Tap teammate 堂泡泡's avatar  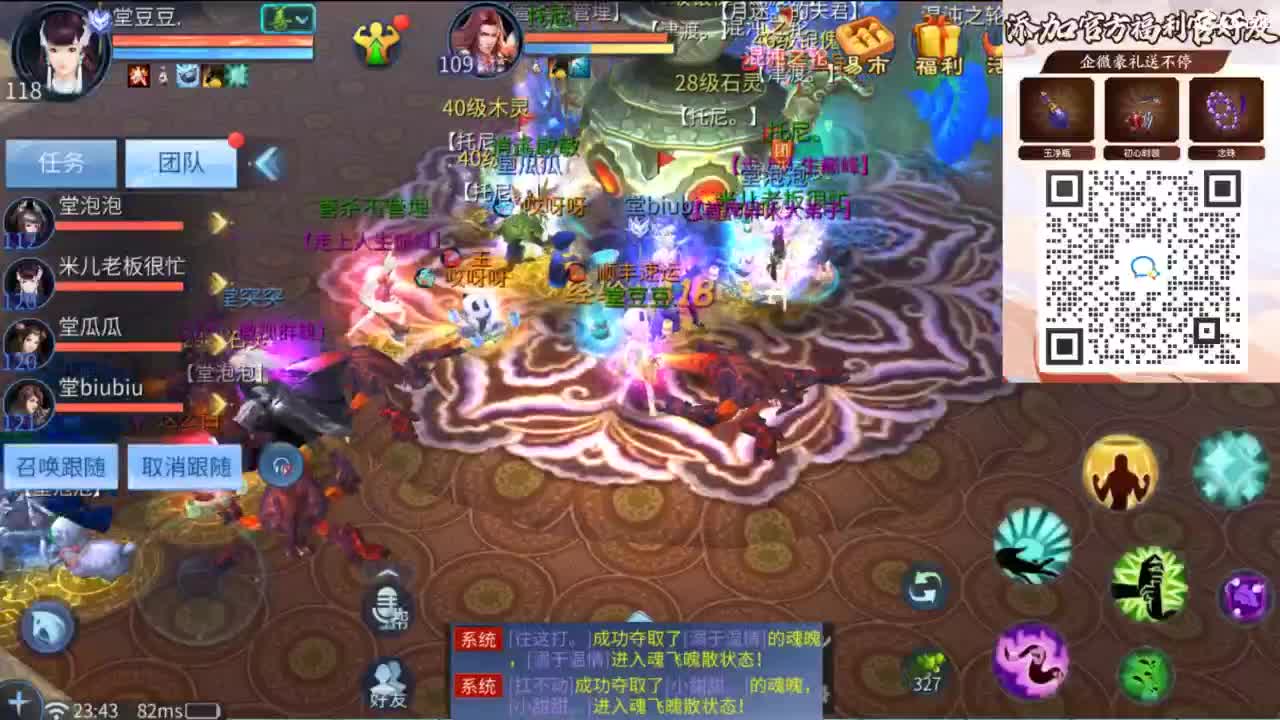tap(27, 221)
